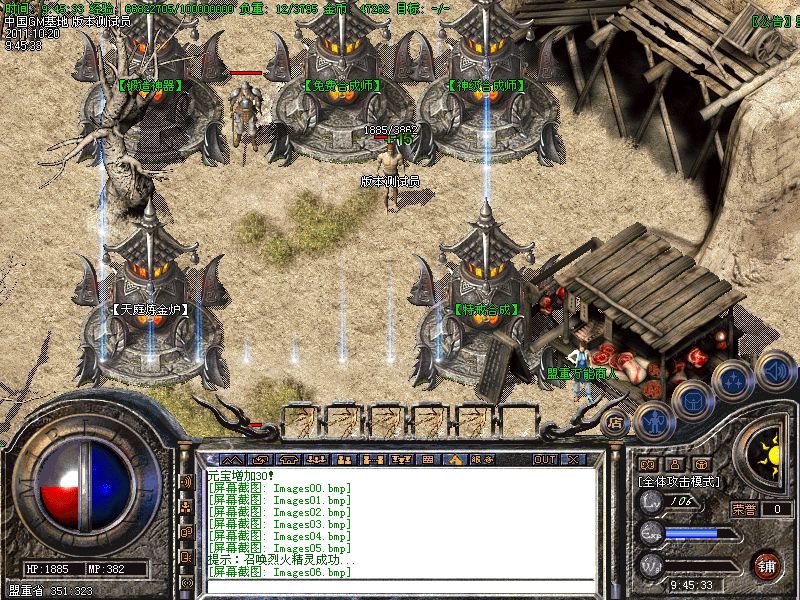
Task: Open the 公告 announcement in top corner
Action: click(768, 19)
